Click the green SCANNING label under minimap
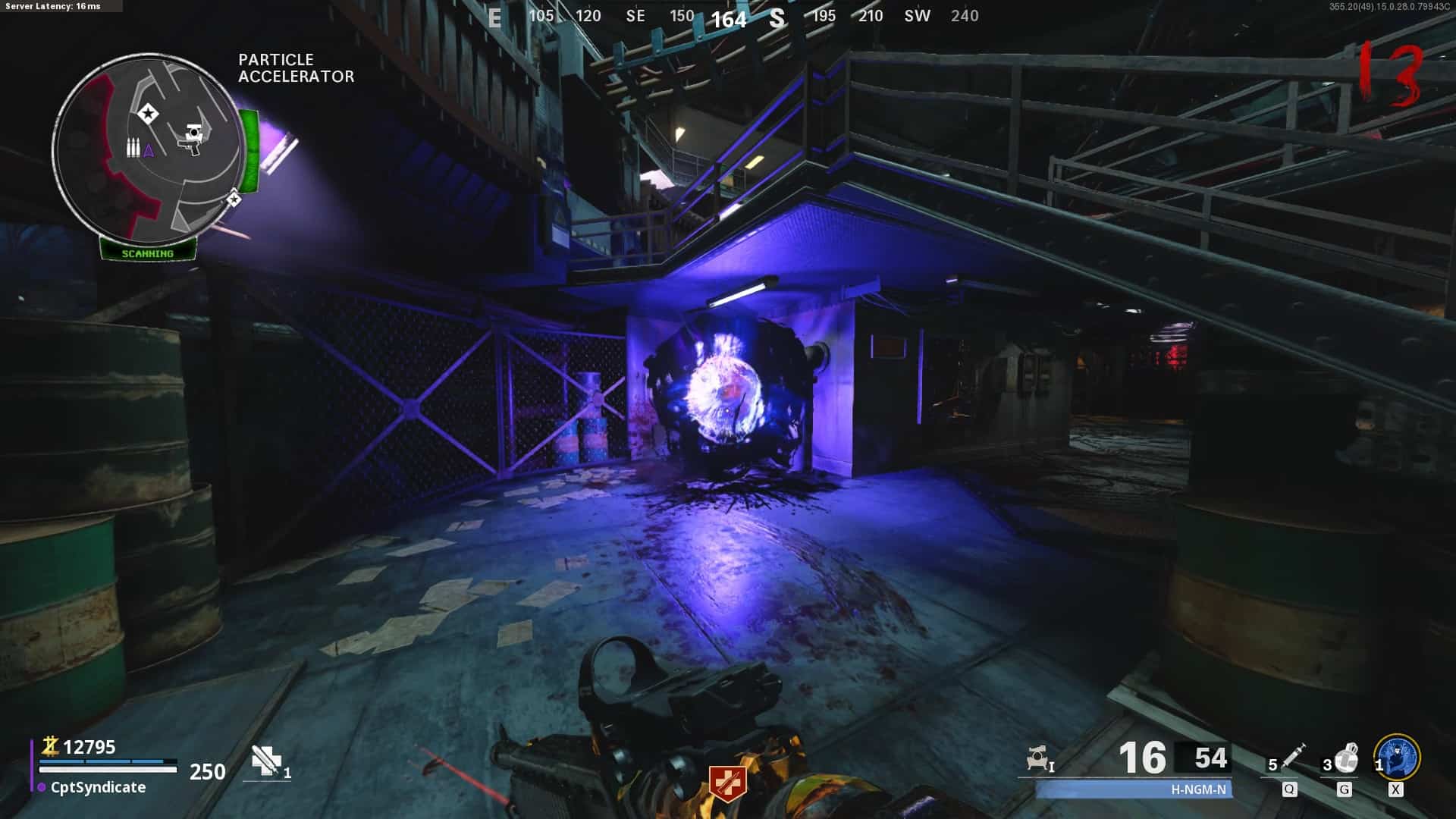The width and height of the screenshot is (1456, 819). pyautogui.click(x=148, y=253)
